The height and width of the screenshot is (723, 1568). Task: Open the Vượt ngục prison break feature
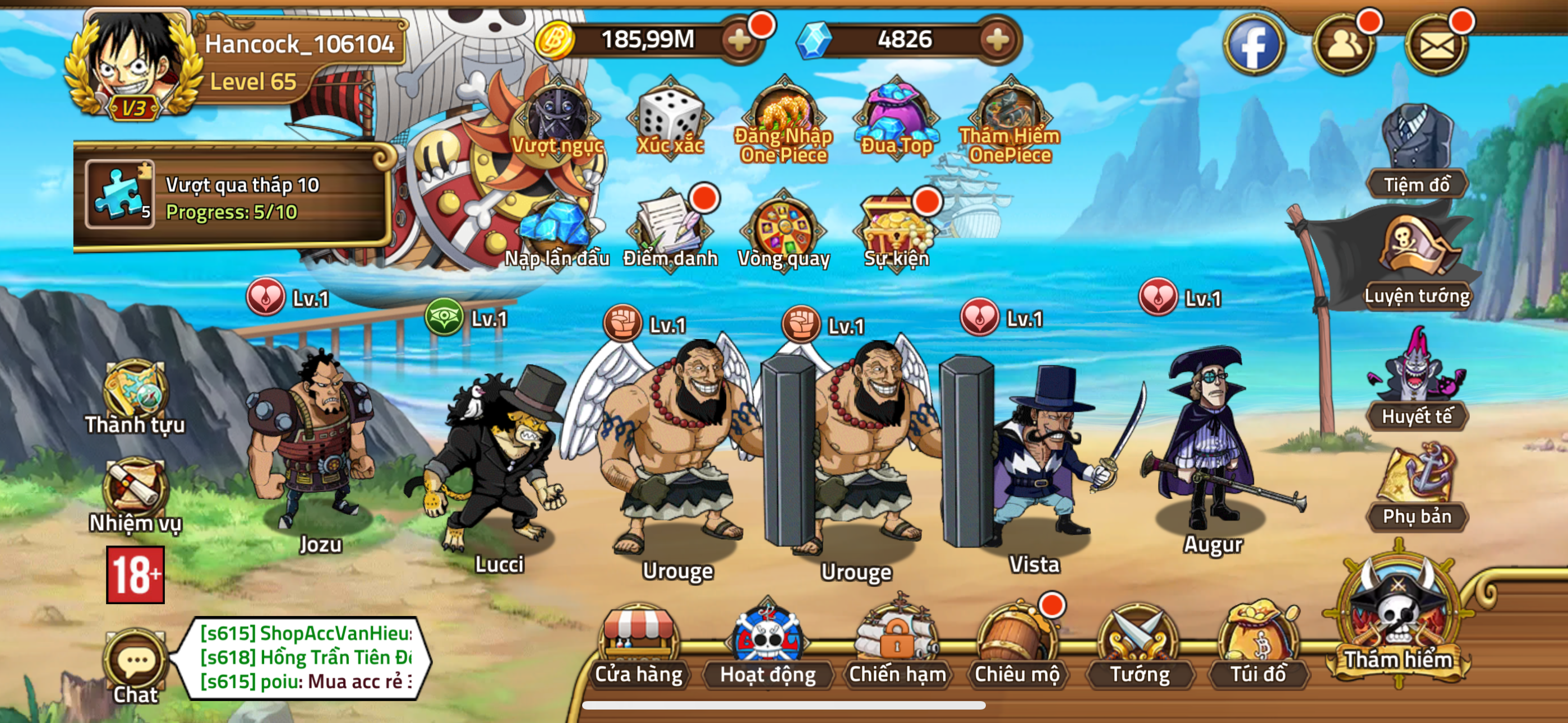[x=557, y=119]
